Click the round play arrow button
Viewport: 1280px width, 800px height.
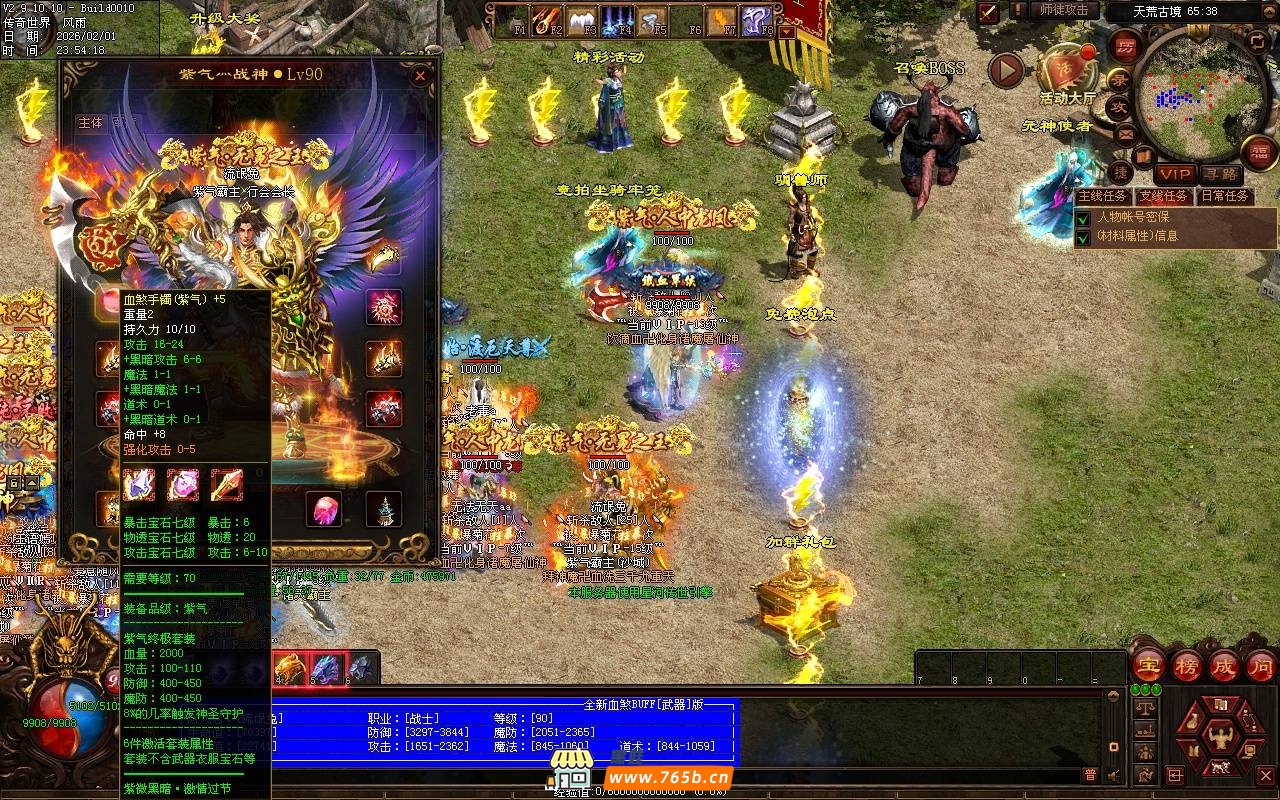point(1006,70)
